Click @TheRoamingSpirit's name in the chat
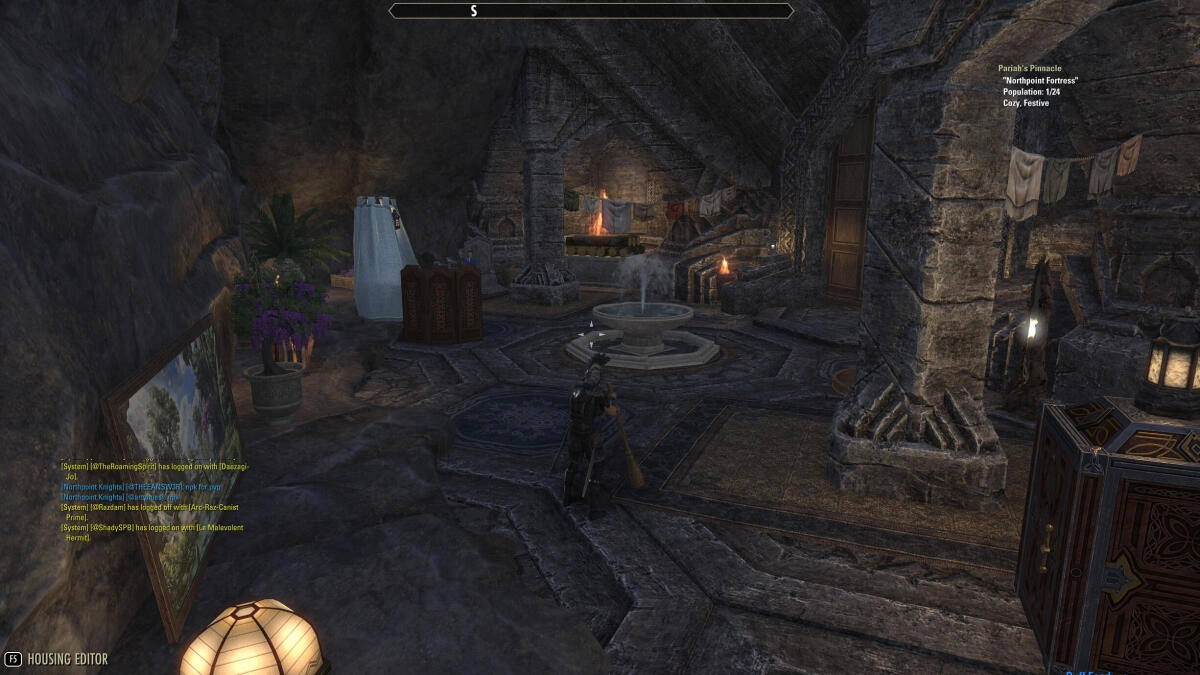Viewport: 1200px width, 675px height. click(124, 466)
